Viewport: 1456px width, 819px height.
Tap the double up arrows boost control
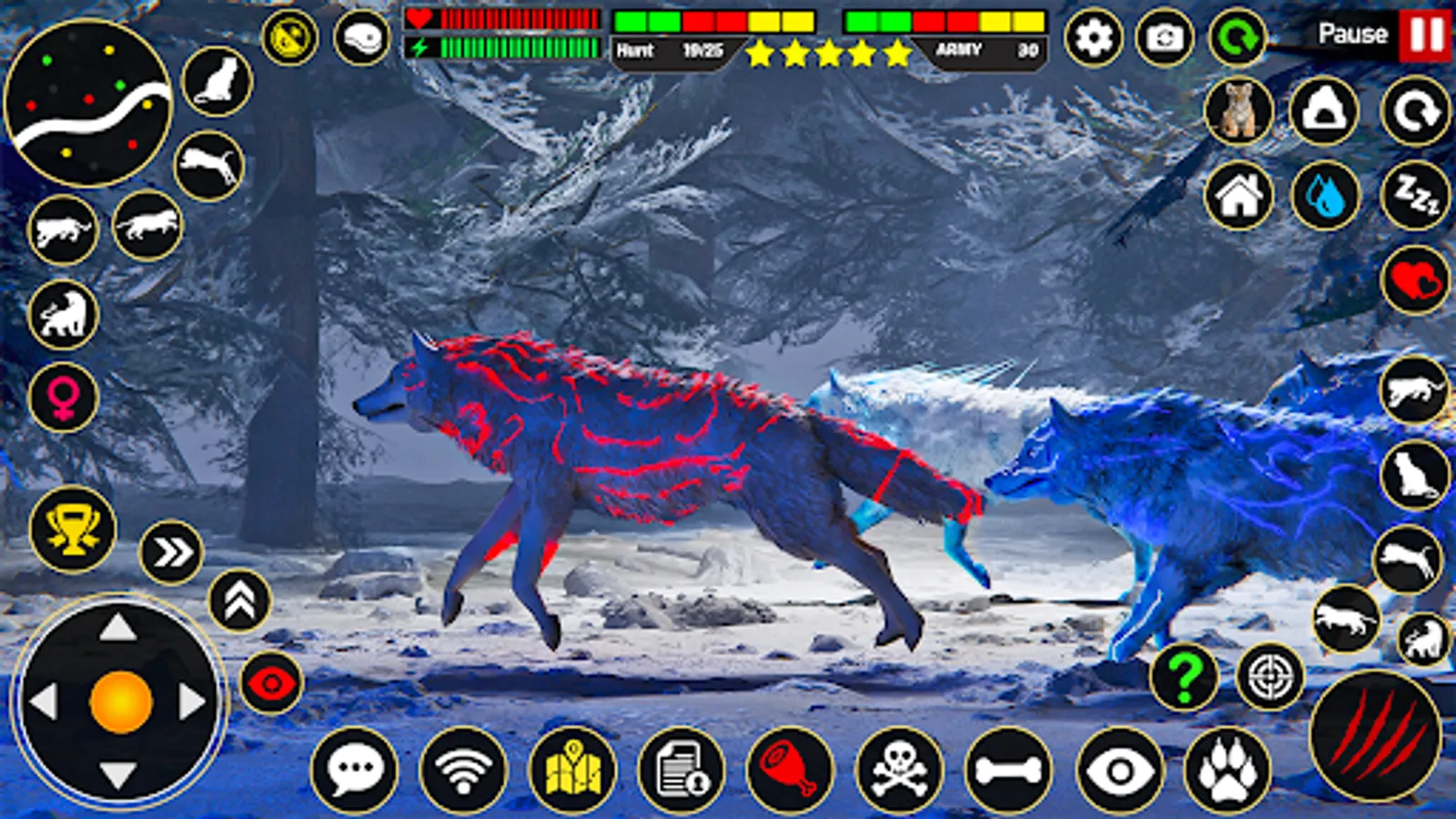coord(239,600)
